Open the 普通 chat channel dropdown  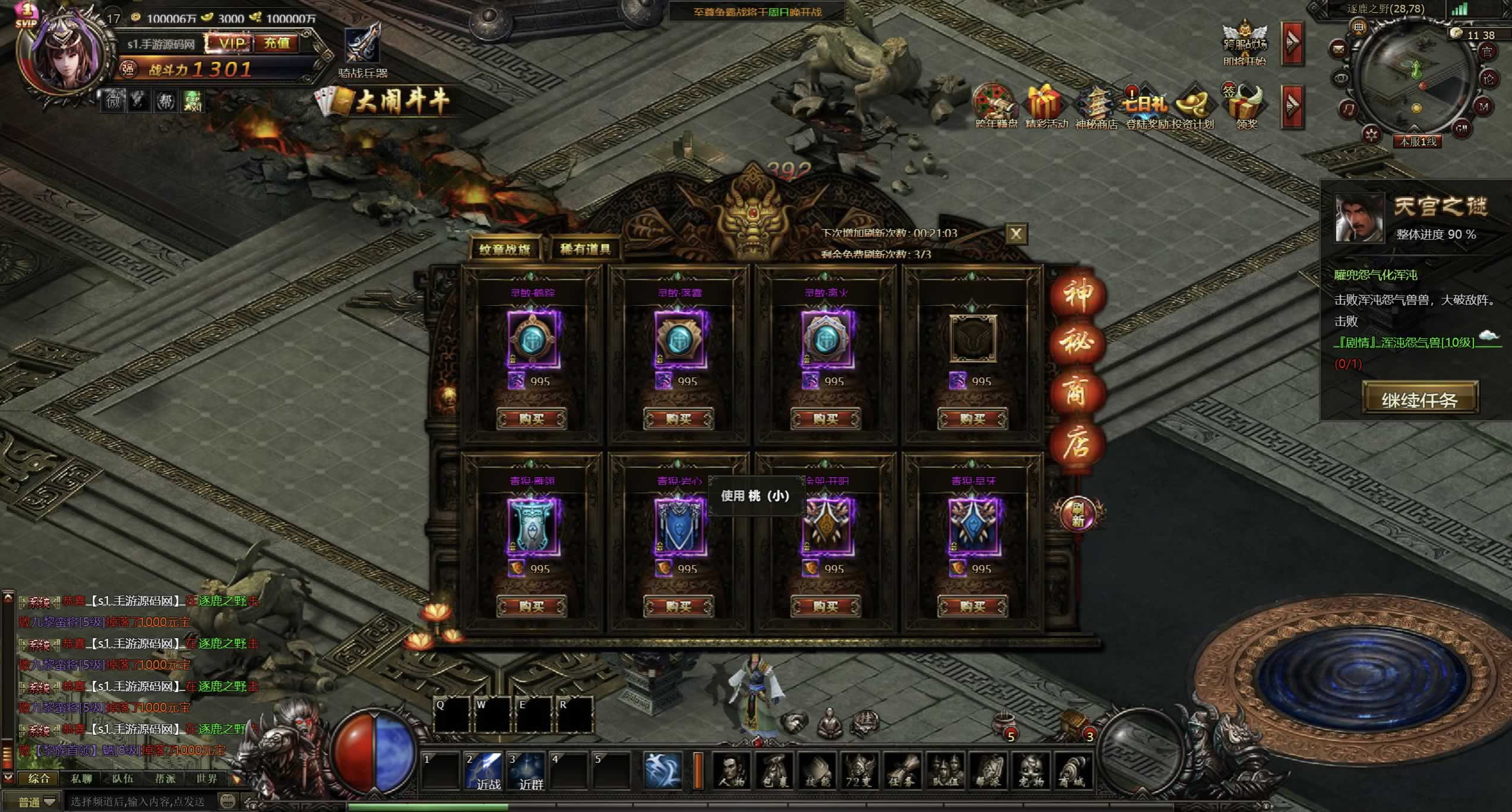37,802
